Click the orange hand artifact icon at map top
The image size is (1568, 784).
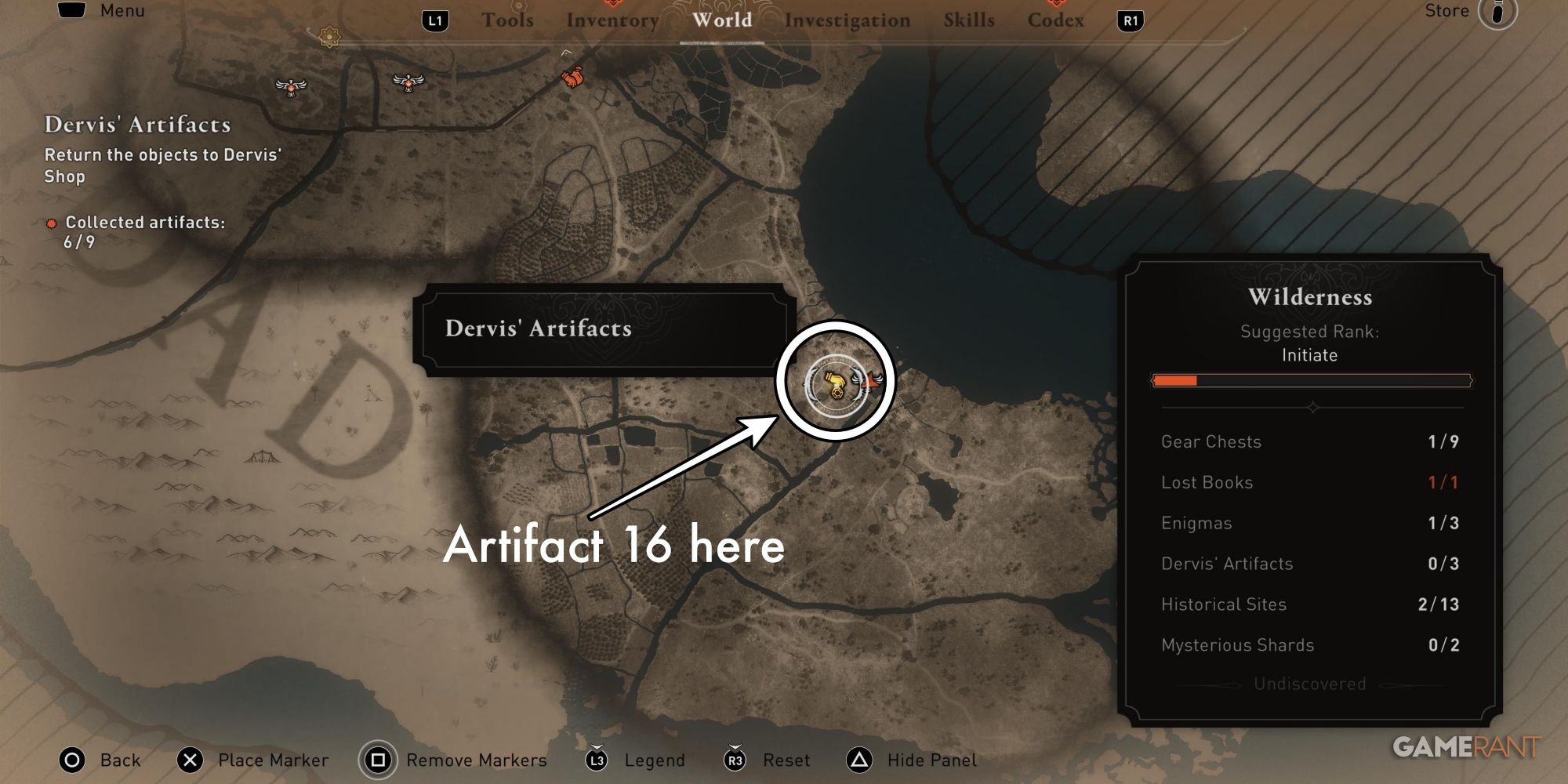tap(572, 78)
